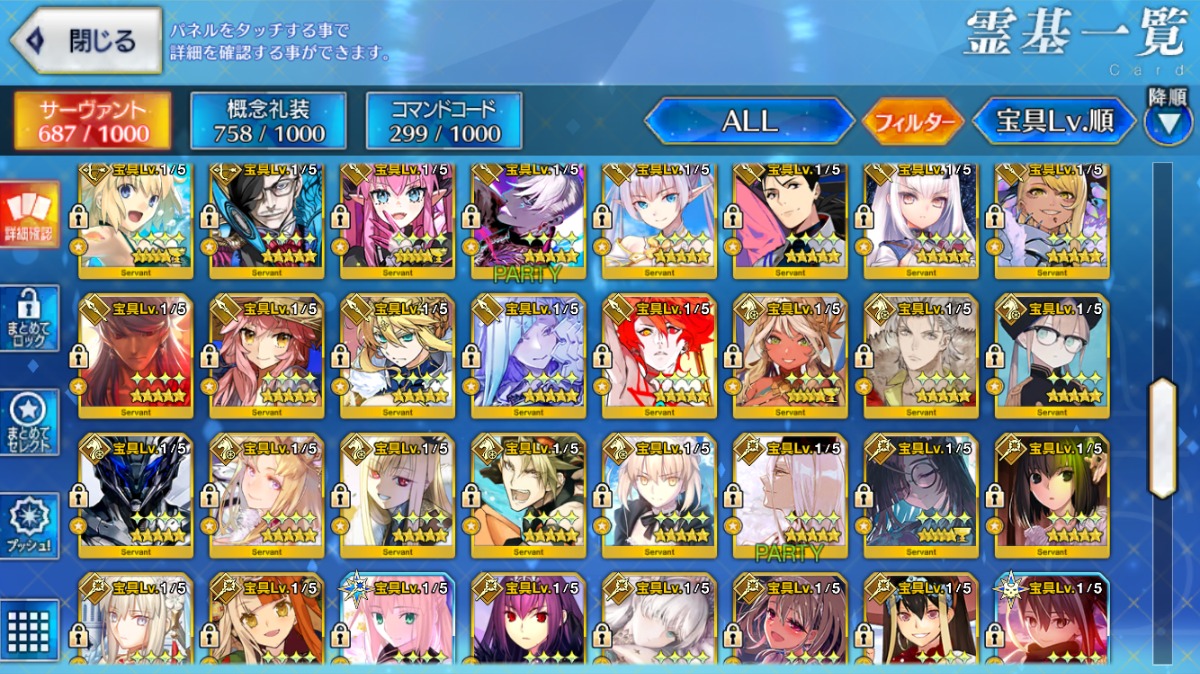Toggle the 降順 descending order arrow

[1167, 121]
